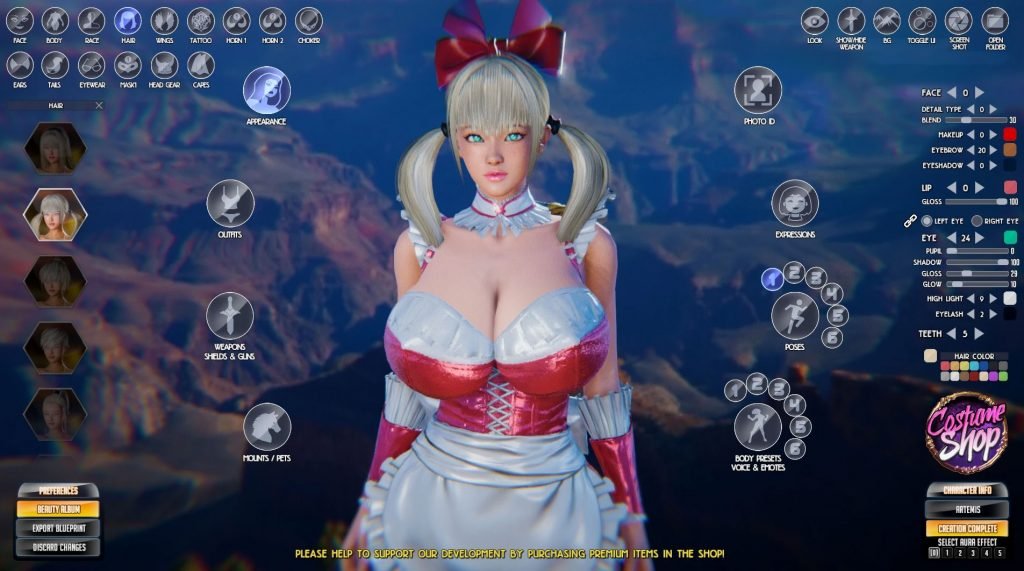Image resolution: width=1024 pixels, height=571 pixels.
Task: Open the Mounts / Pets menu
Action: [266, 426]
